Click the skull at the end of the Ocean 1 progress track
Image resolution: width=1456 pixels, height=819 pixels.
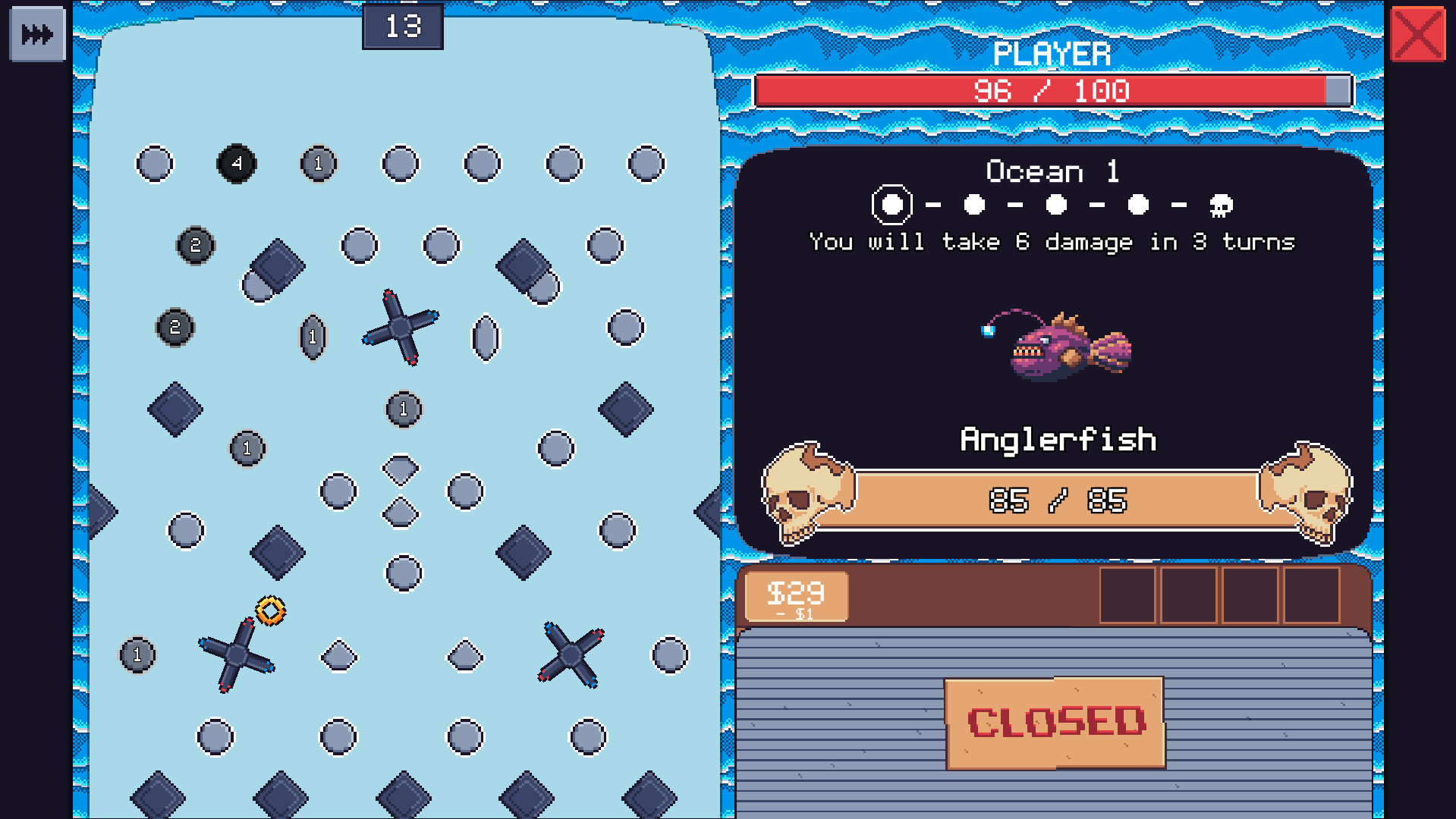(1220, 205)
